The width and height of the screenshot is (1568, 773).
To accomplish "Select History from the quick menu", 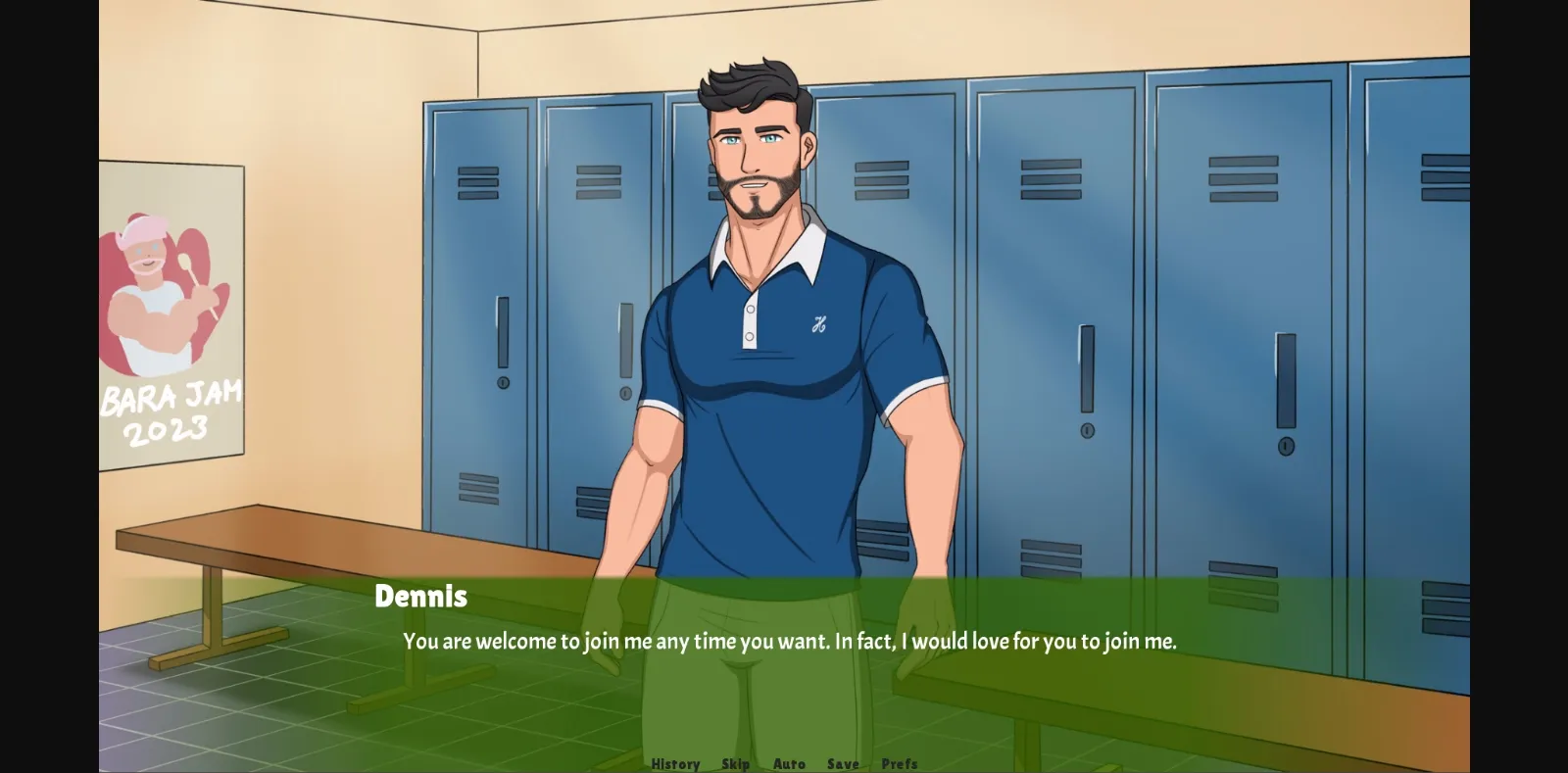I will coord(674,763).
